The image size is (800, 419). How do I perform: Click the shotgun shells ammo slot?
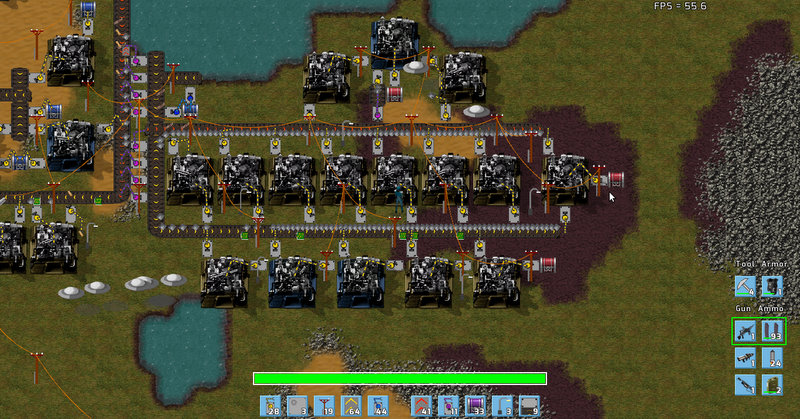coord(772,384)
